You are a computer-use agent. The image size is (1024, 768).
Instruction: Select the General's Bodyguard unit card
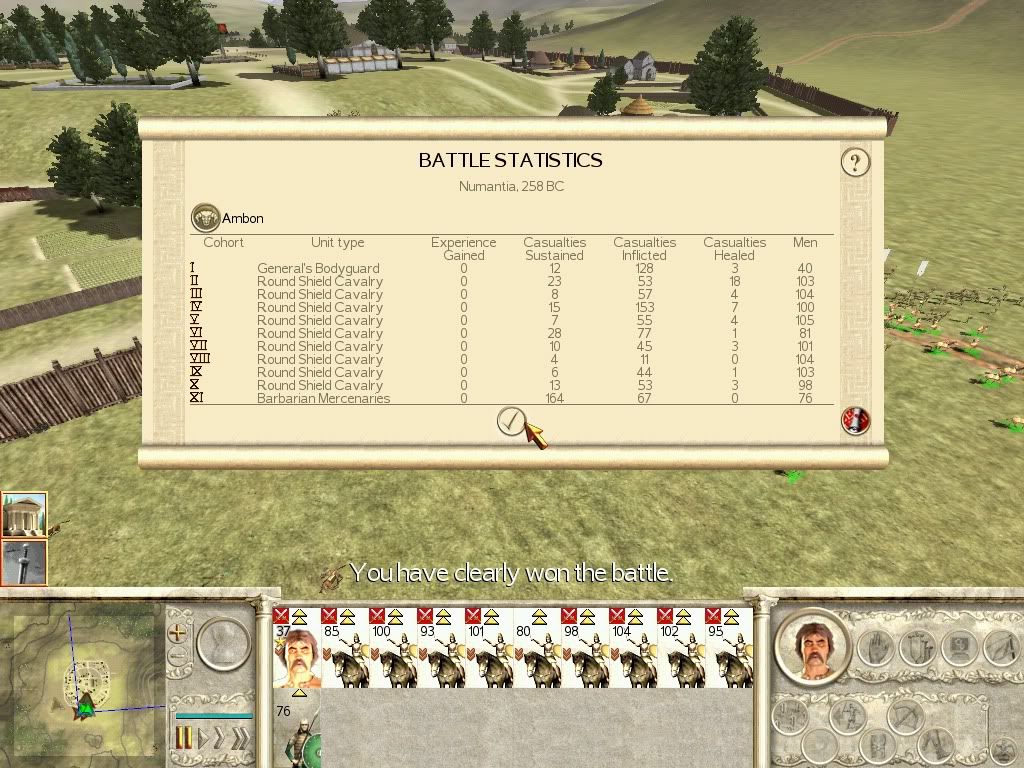pyautogui.click(x=296, y=648)
